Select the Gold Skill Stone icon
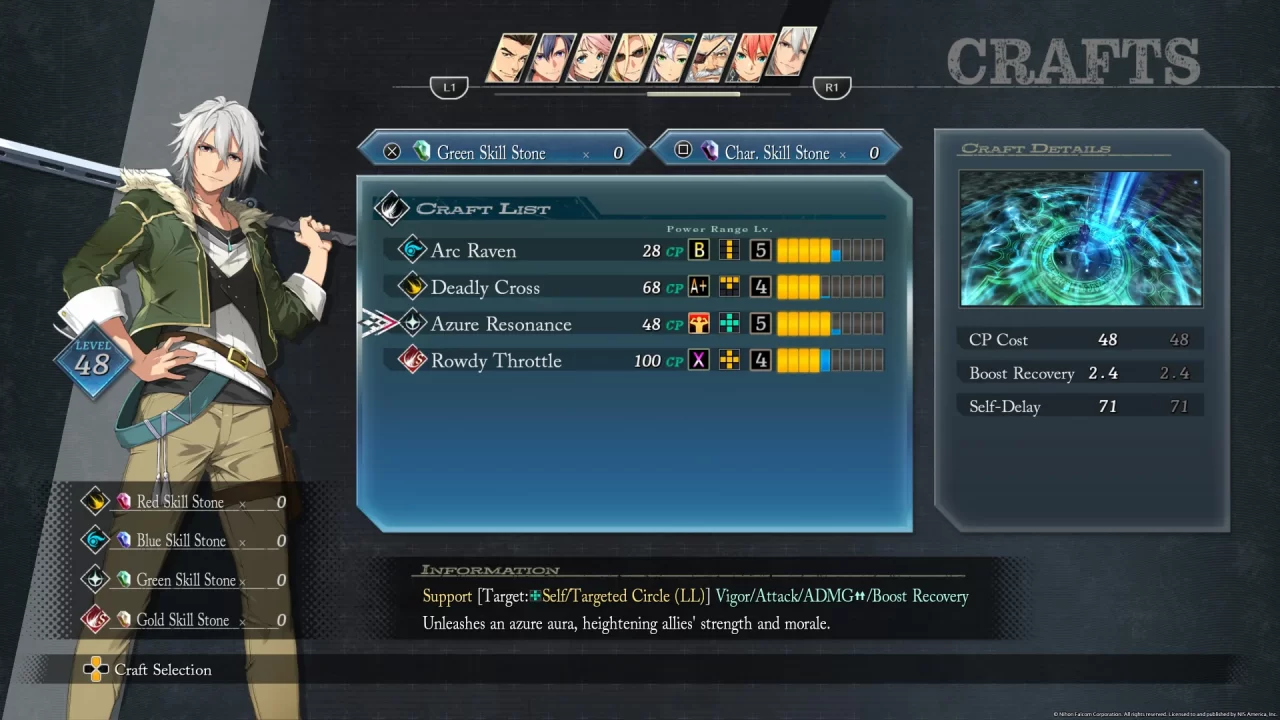Image resolution: width=1280 pixels, height=720 pixels. point(122,620)
